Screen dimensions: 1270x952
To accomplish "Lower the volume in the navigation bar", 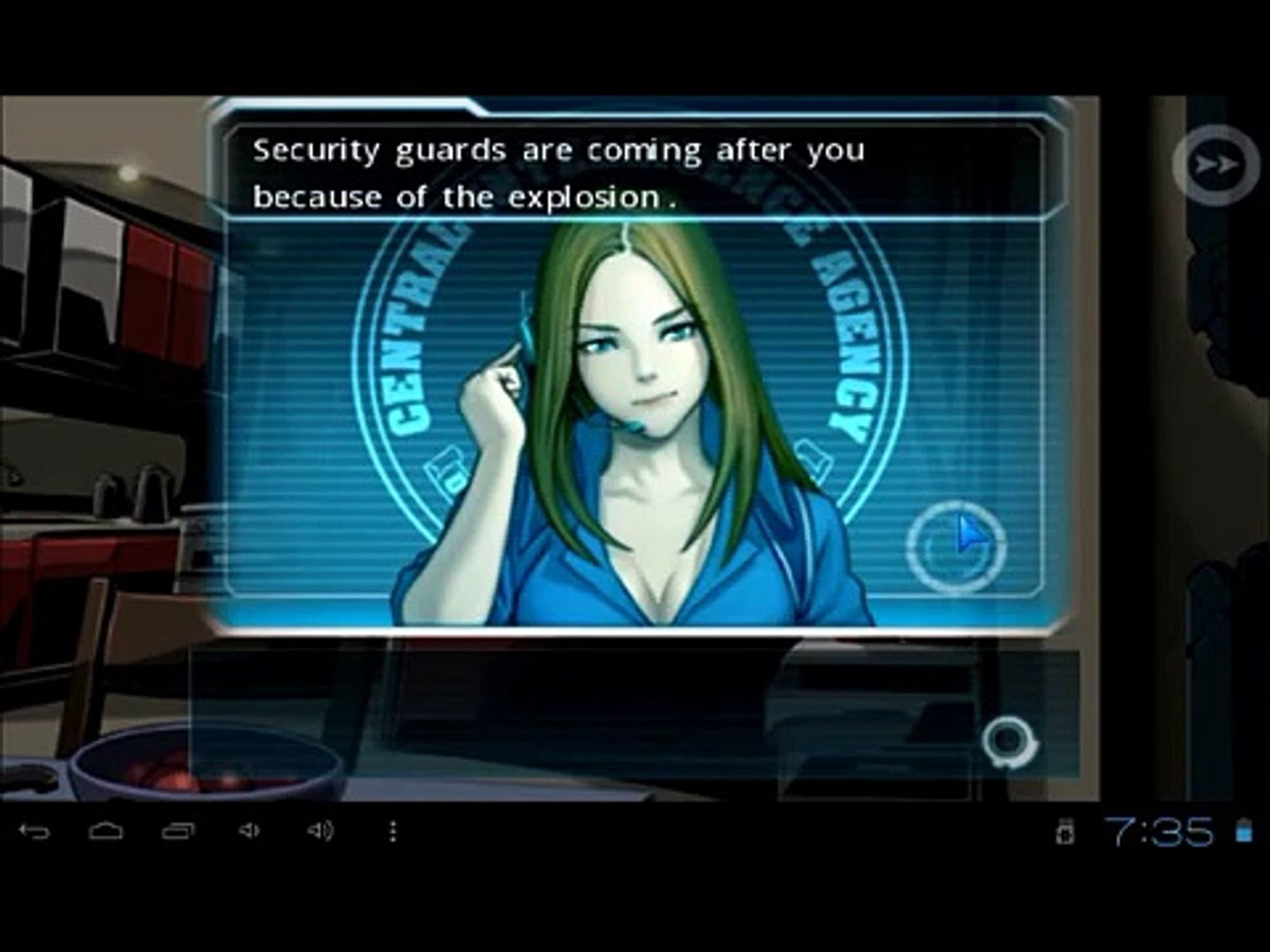I will (x=250, y=830).
